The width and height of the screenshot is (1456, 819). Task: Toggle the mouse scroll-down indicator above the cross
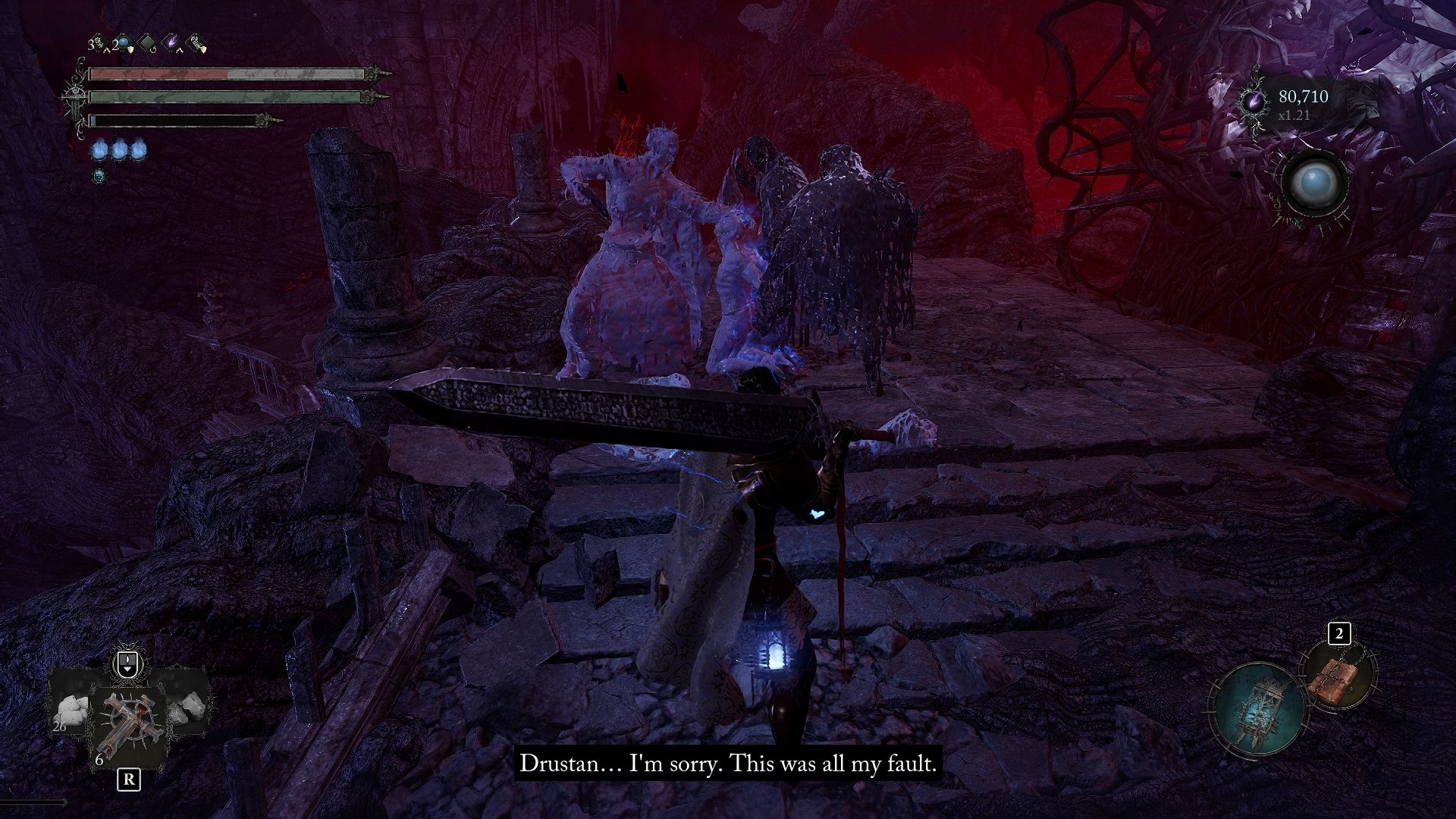tap(127, 664)
